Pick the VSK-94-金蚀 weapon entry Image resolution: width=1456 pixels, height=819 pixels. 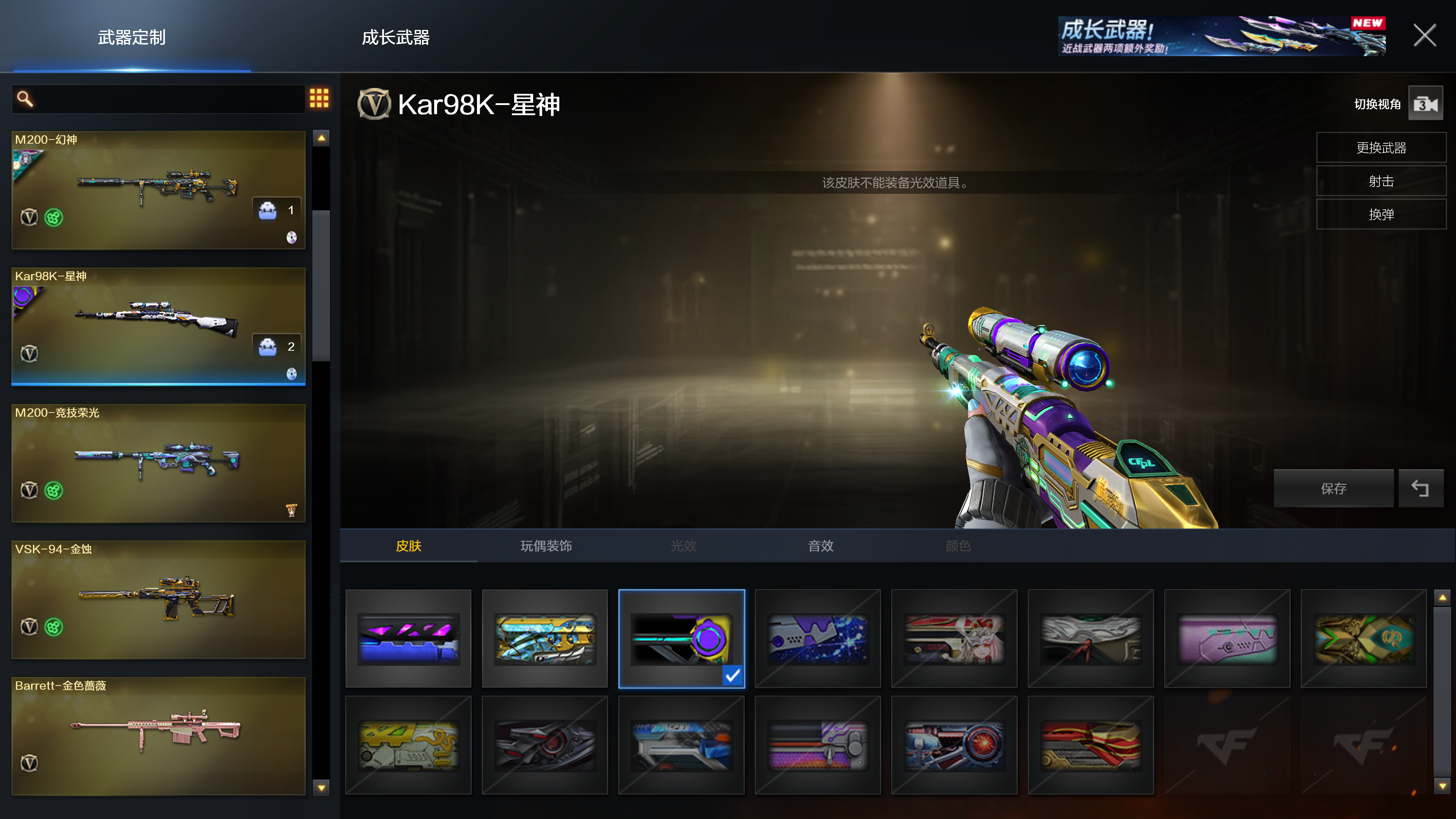point(158,600)
